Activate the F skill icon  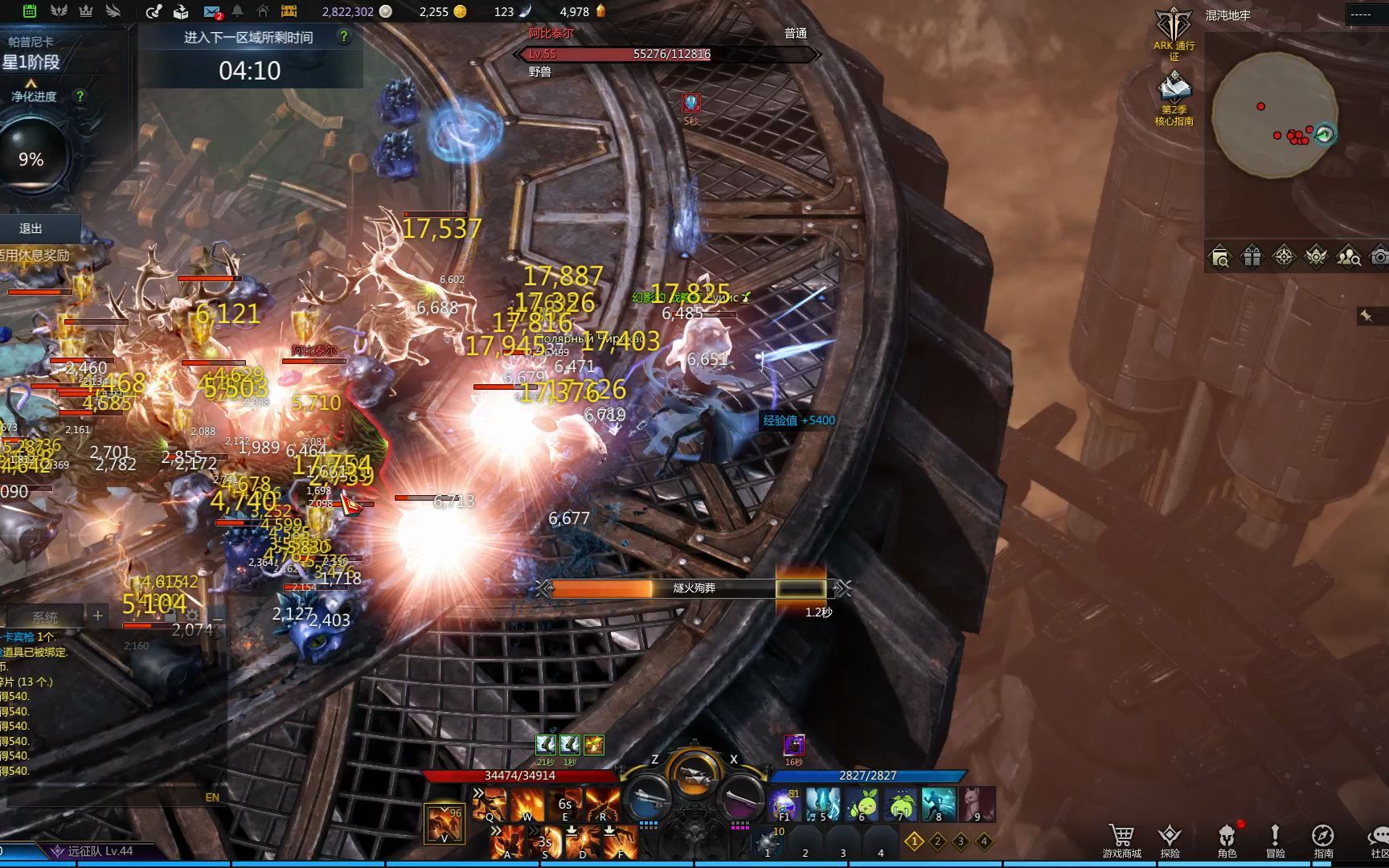621,842
